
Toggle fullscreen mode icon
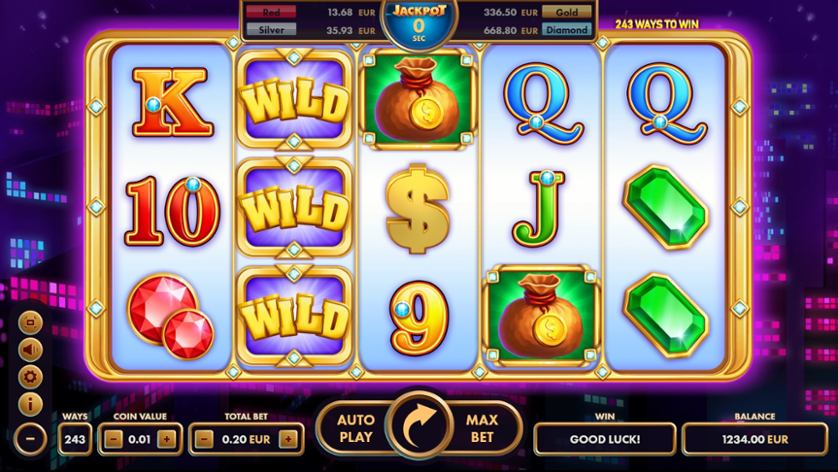coord(30,322)
